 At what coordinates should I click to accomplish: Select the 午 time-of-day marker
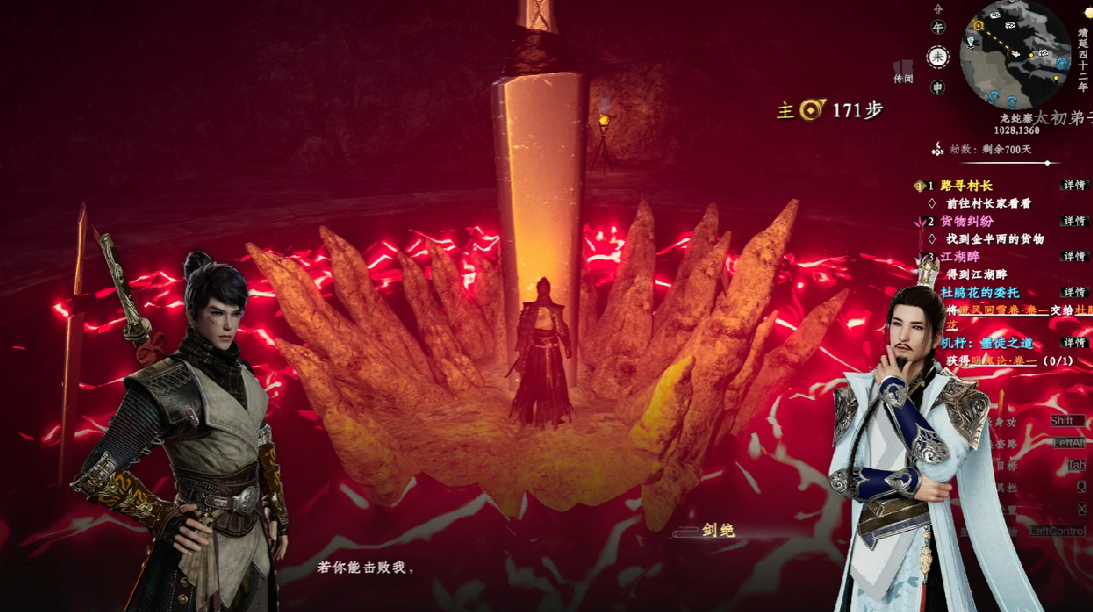(937, 29)
